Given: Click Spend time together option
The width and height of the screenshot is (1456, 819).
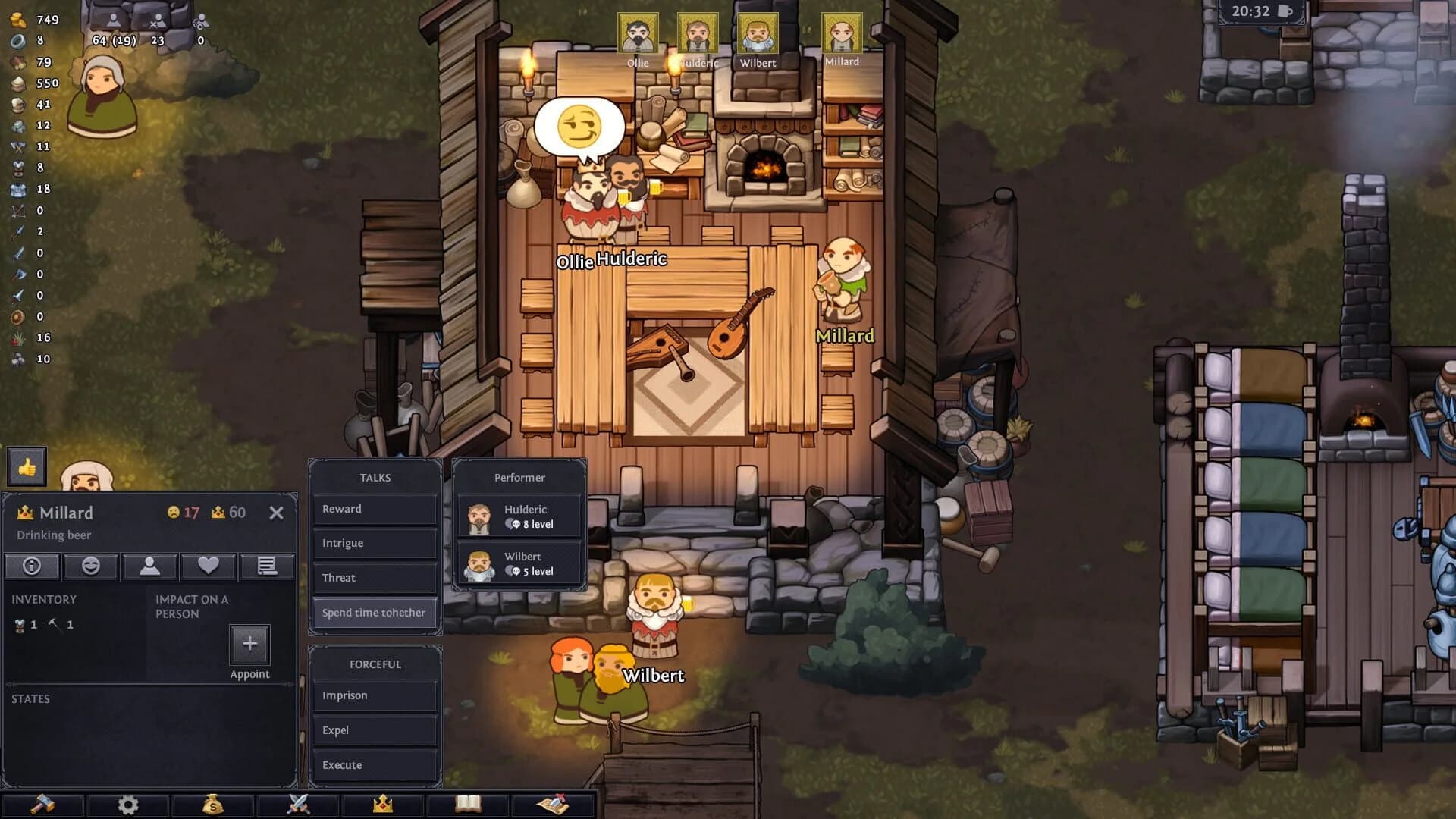Looking at the screenshot, I should [x=374, y=613].
